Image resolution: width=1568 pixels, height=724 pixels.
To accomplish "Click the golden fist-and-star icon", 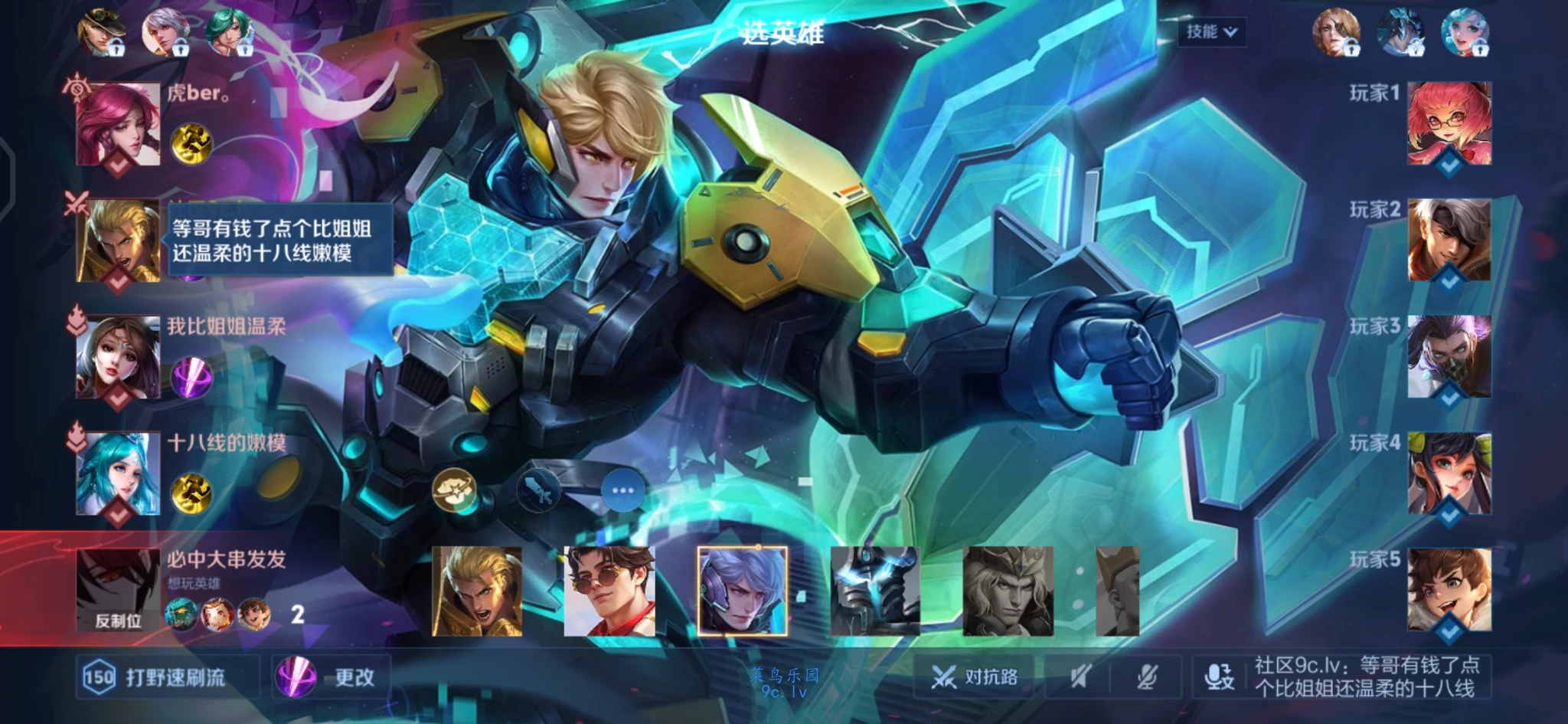I will [453, 490].
